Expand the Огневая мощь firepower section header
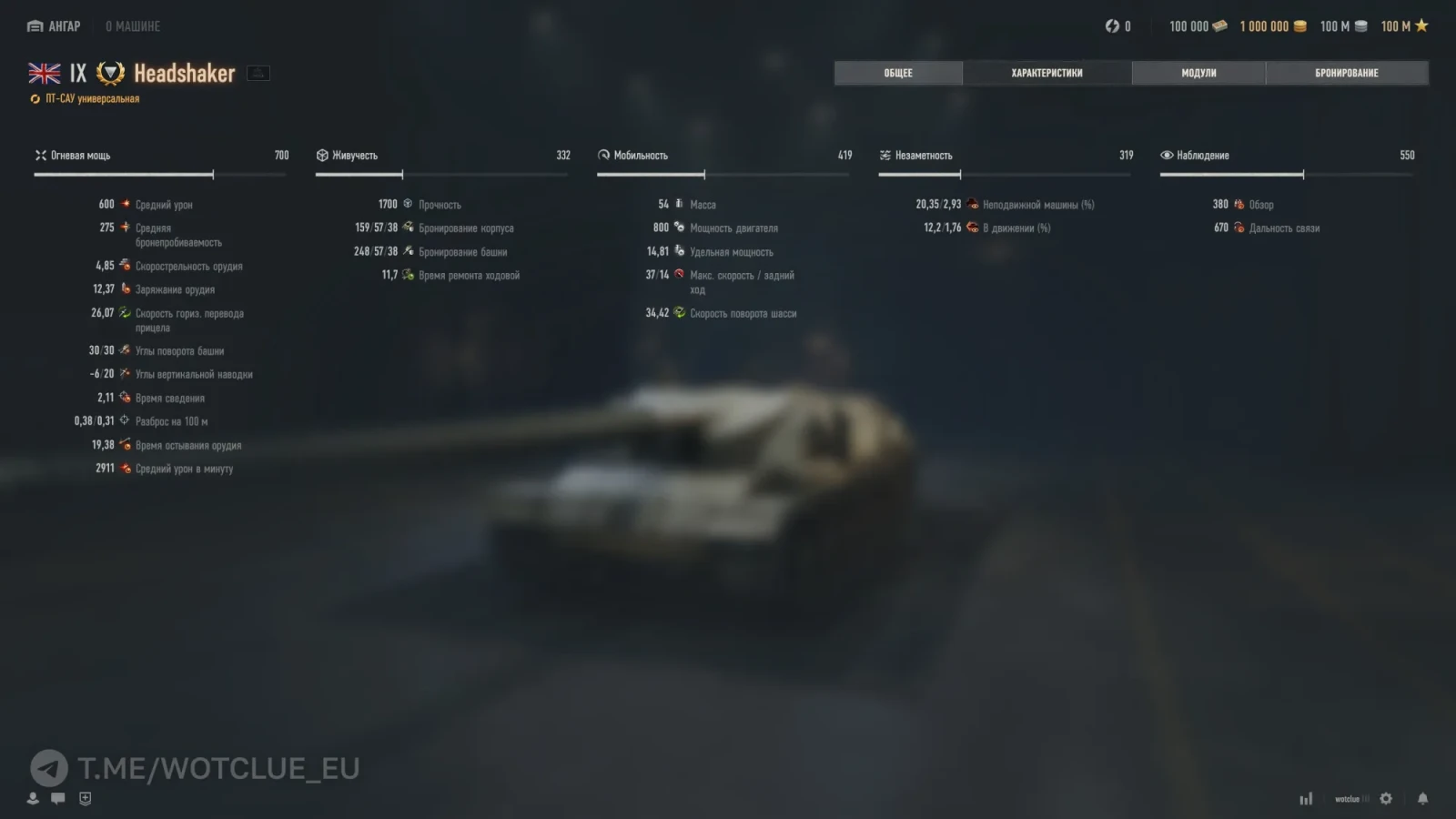 [80, 156]
